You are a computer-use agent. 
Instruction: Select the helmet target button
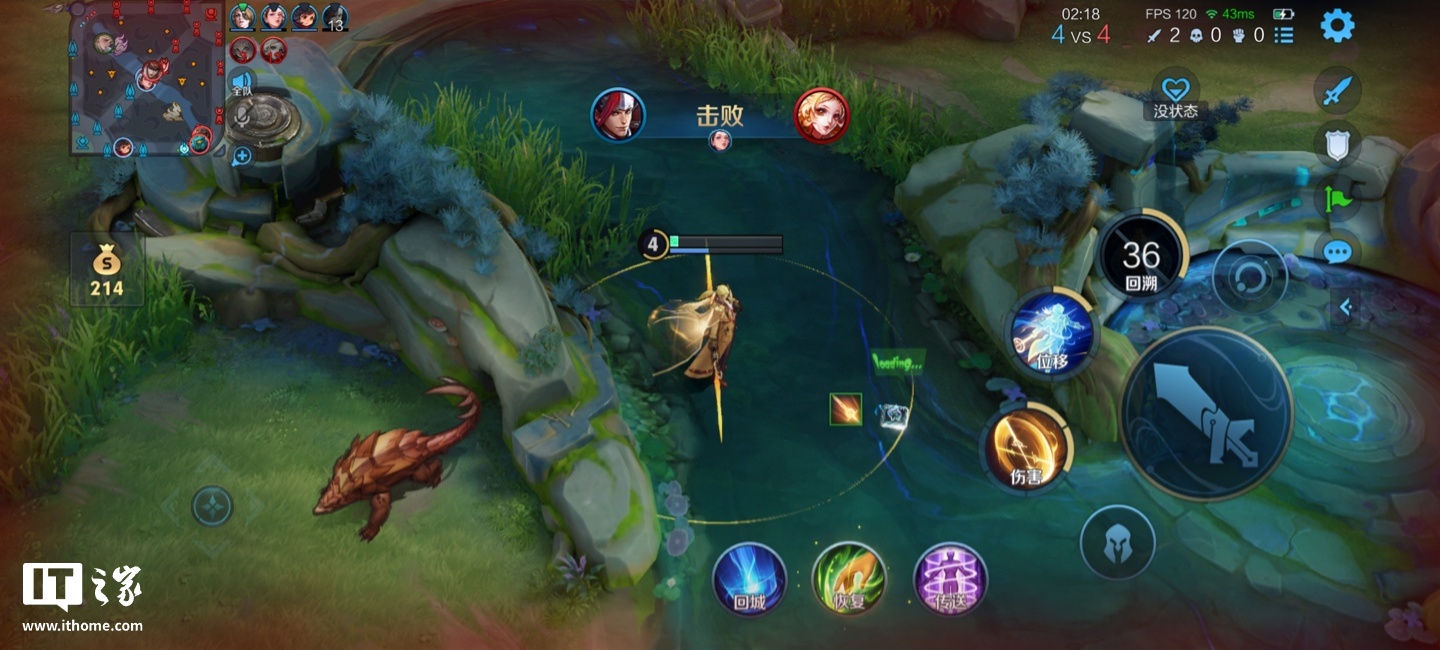[1117, 543]
